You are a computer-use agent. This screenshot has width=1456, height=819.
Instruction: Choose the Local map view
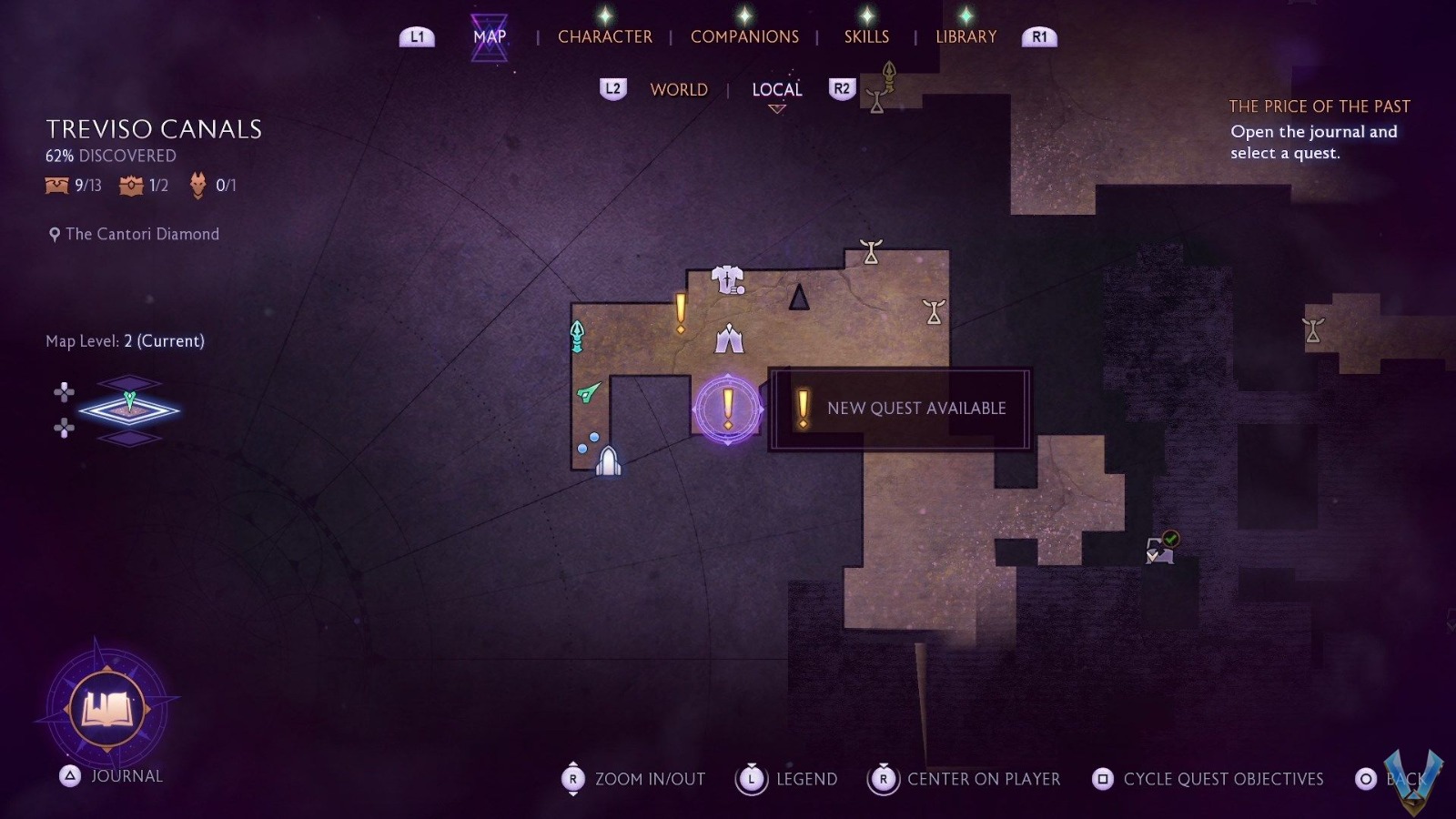tap(776, 89)
